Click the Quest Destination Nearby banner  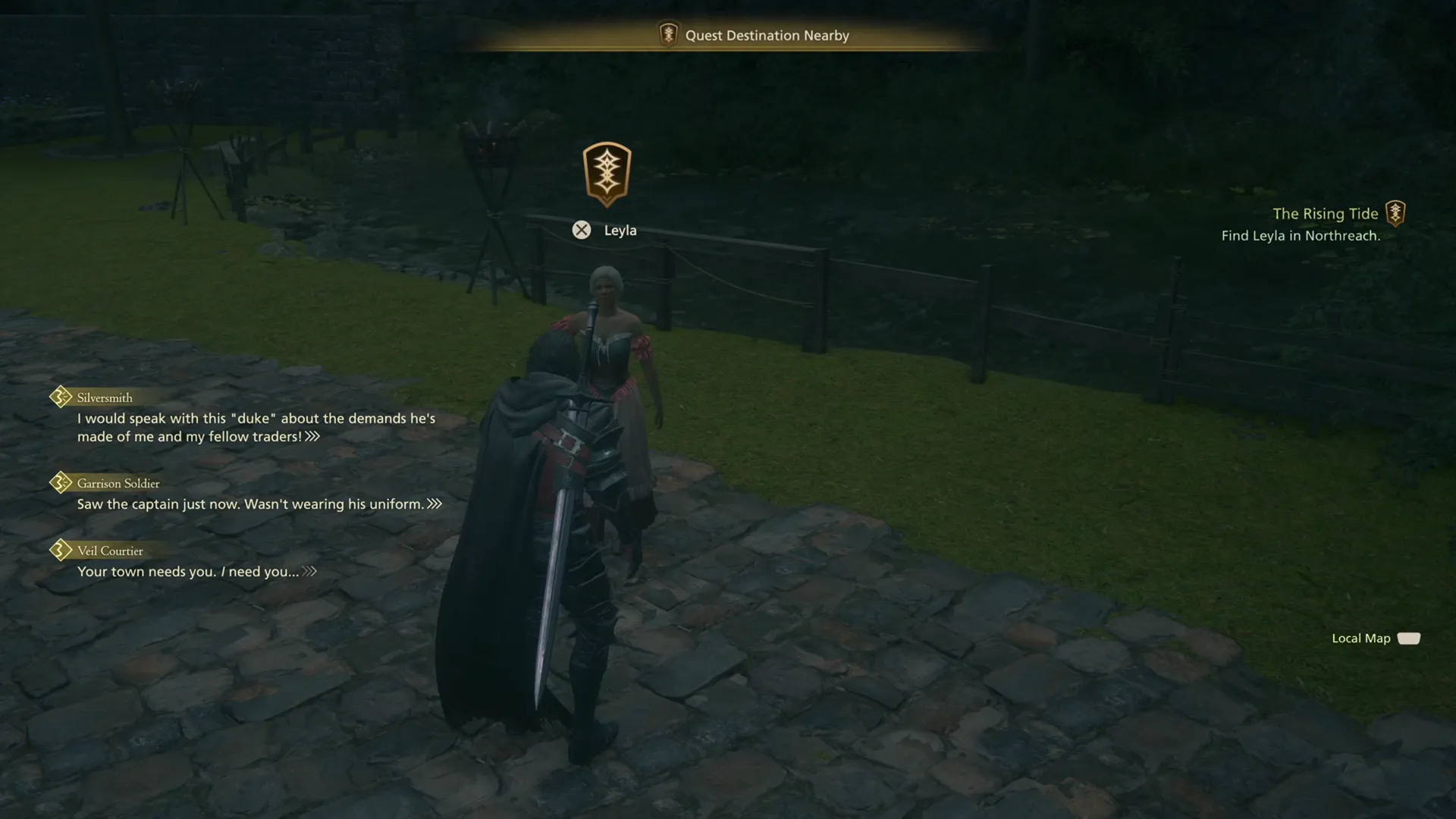(766, 35)
